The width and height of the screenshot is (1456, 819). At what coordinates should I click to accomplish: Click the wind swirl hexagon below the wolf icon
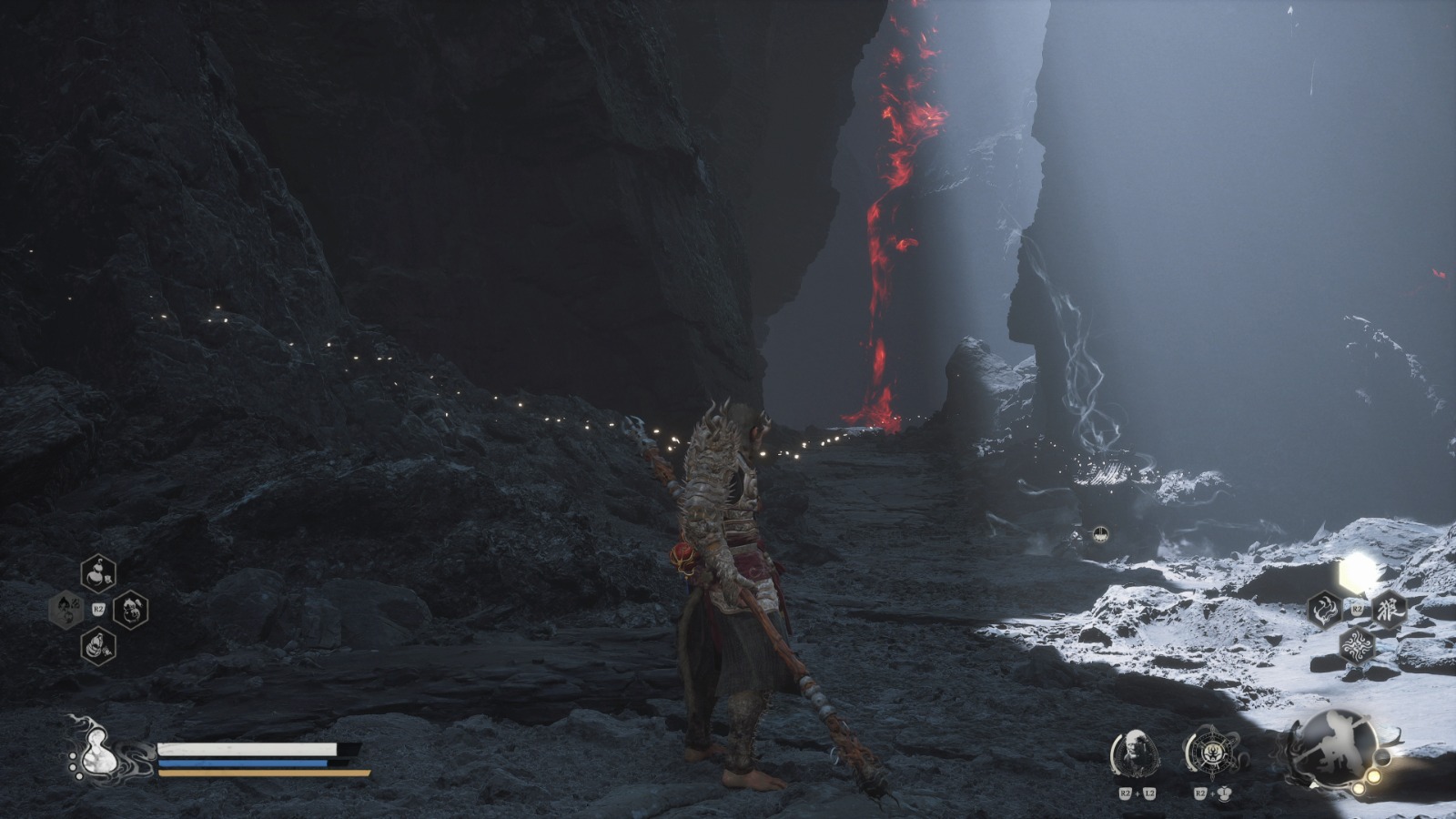coord(1358,645)
